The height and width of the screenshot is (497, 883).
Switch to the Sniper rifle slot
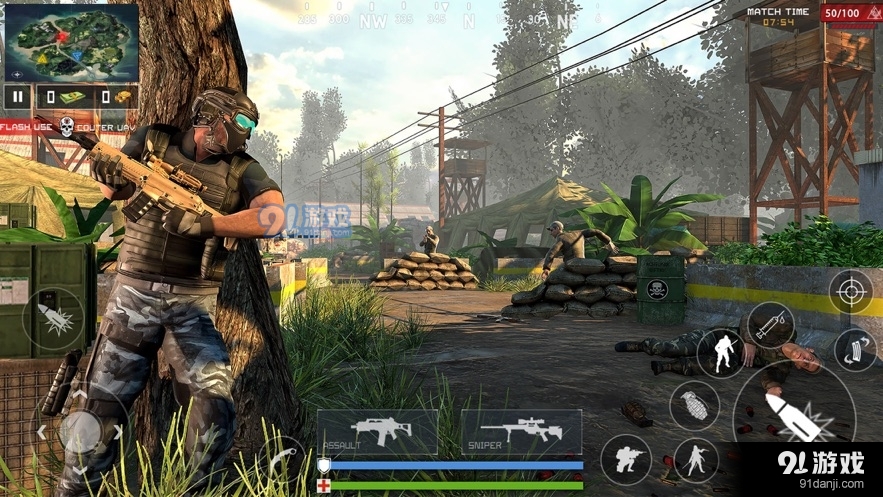[x=521, y=431]
